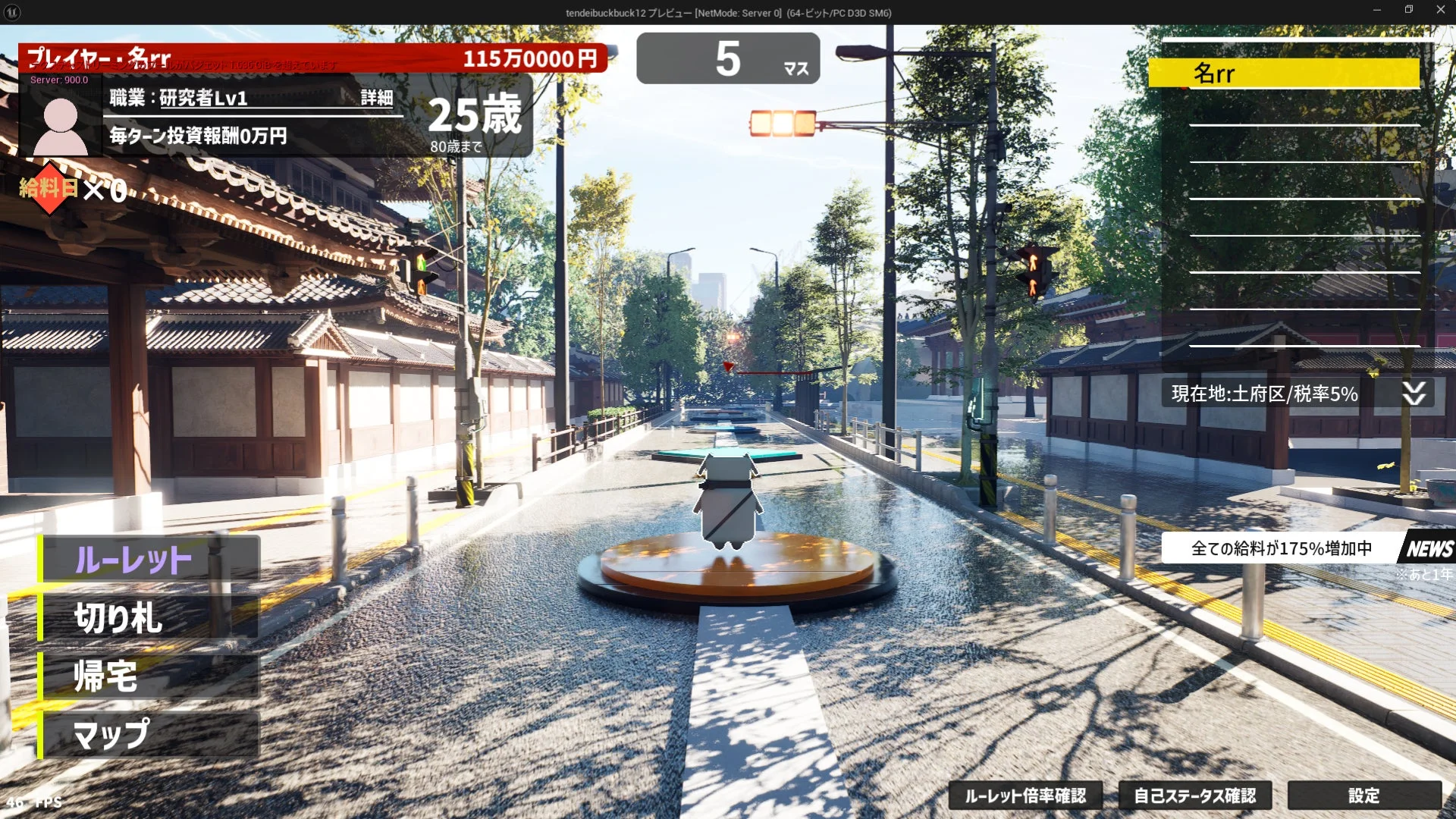This screenshot has width=1456, height=819.
Task: Click the 5 マス movement counter
Action: 727,58
